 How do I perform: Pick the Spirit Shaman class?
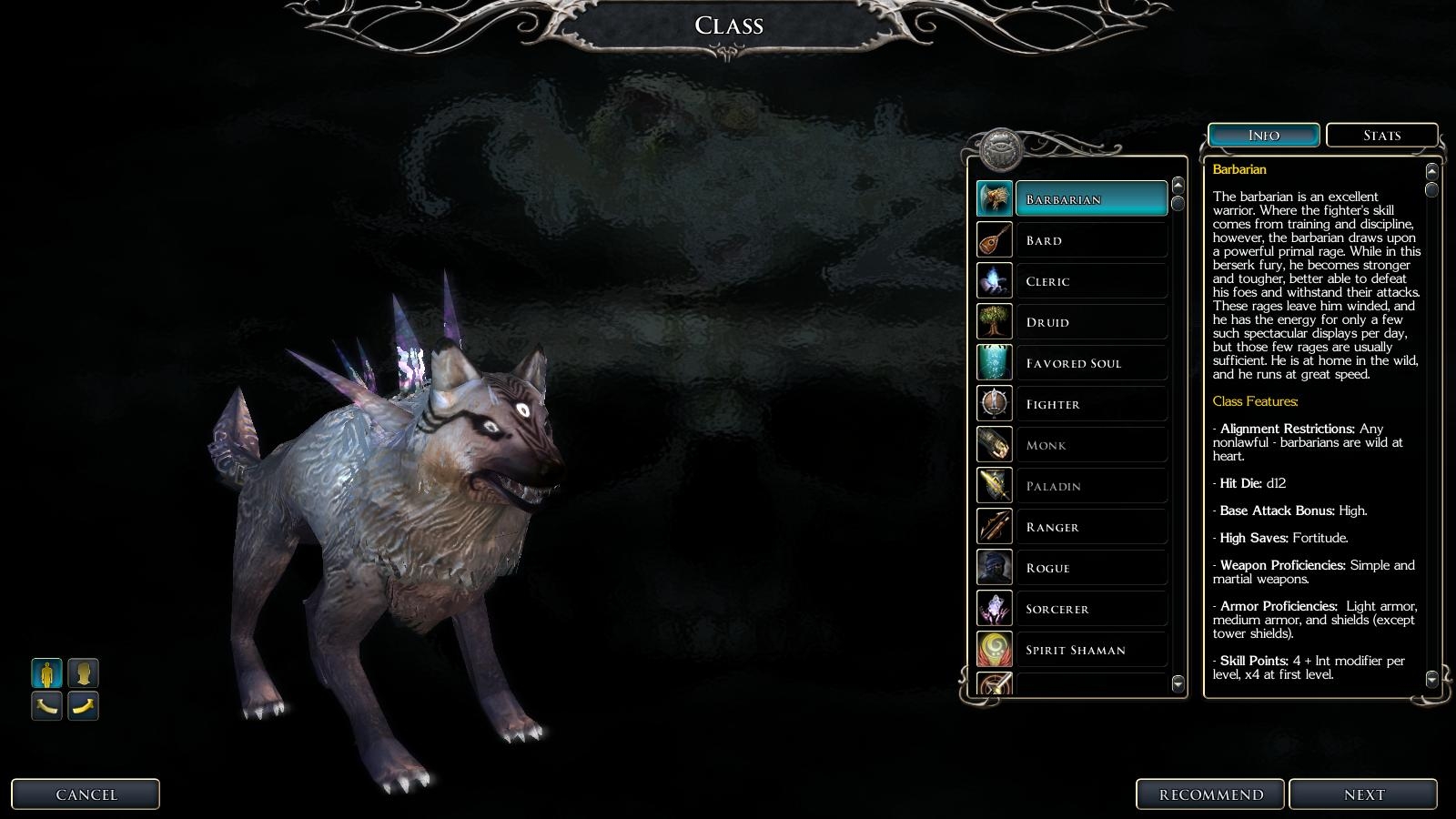tap(1090, 650)
